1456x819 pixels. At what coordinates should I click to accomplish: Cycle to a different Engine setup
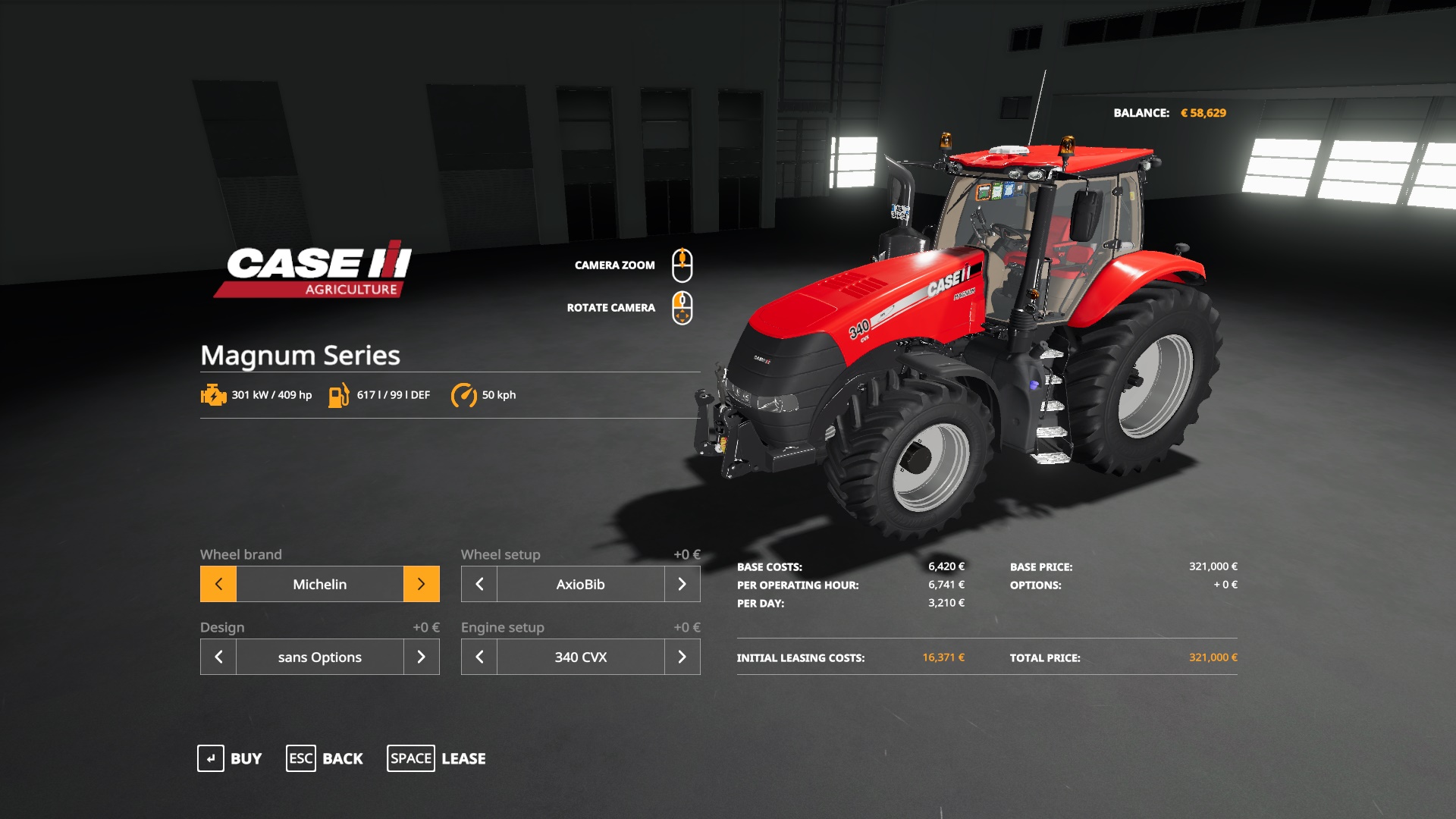[x=682, y=657]
